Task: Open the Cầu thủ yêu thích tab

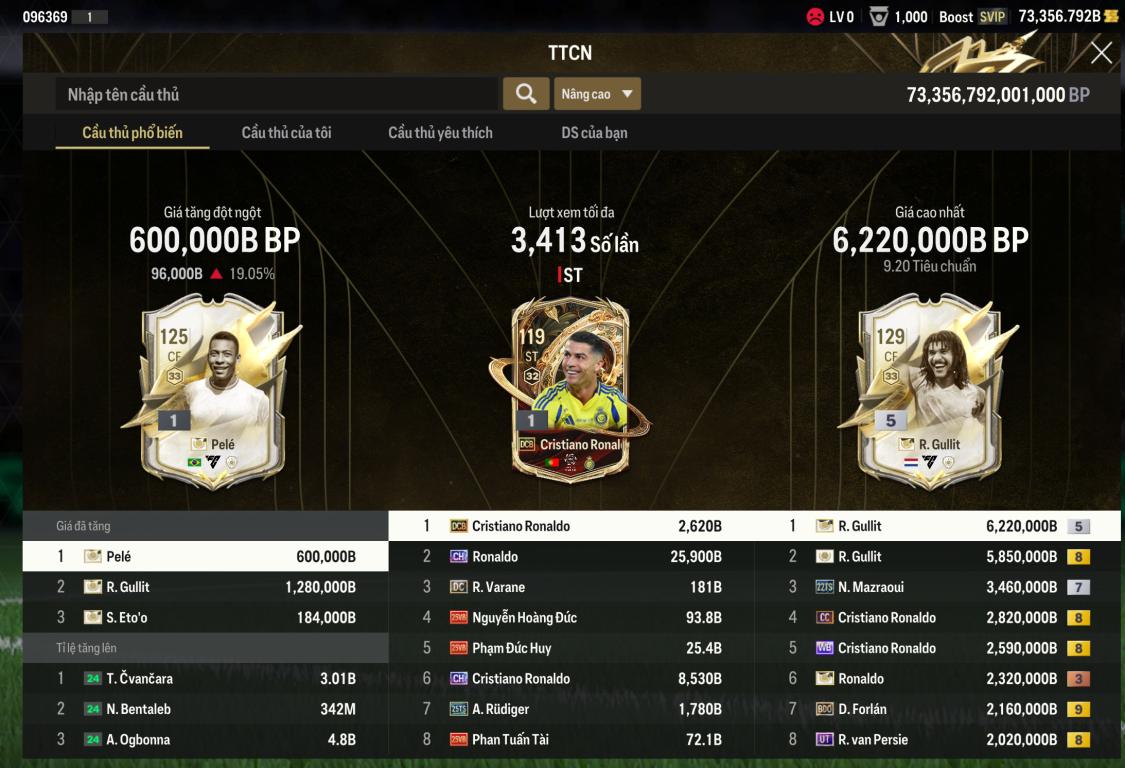Action: pos(440,132)
